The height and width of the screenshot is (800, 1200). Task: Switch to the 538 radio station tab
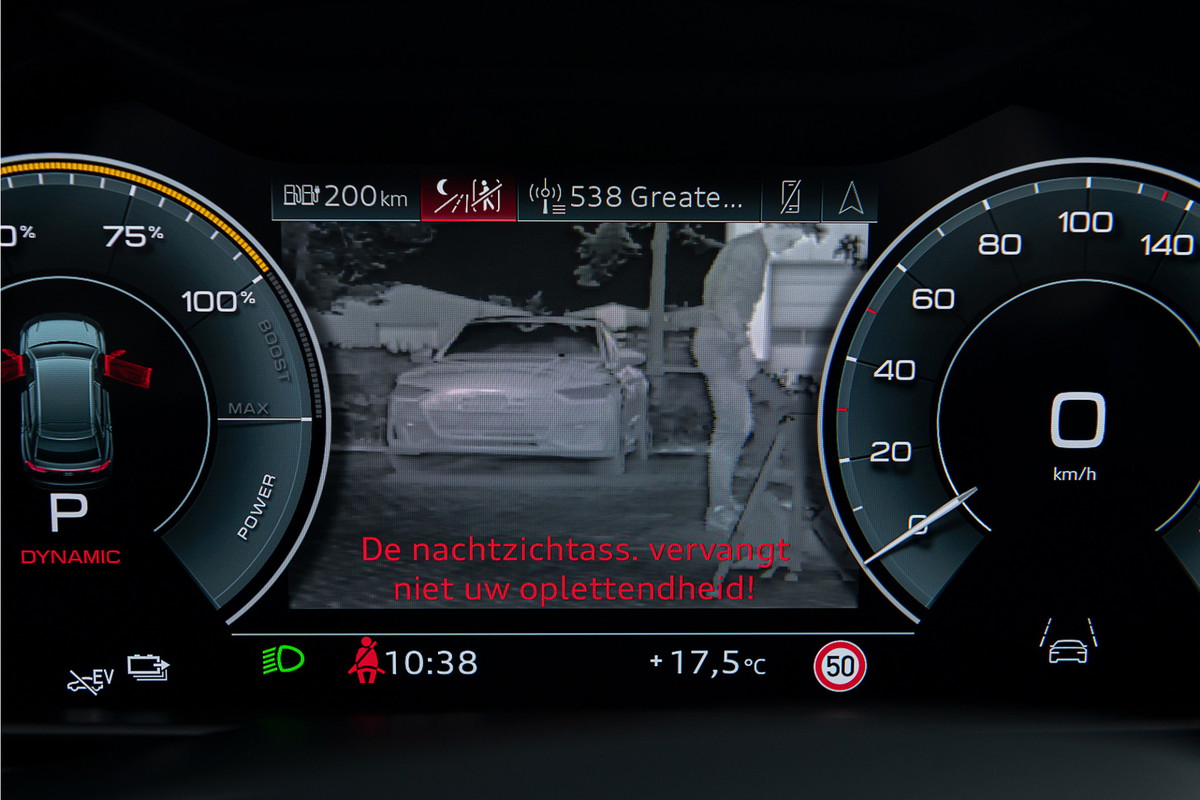coord(637,197)
